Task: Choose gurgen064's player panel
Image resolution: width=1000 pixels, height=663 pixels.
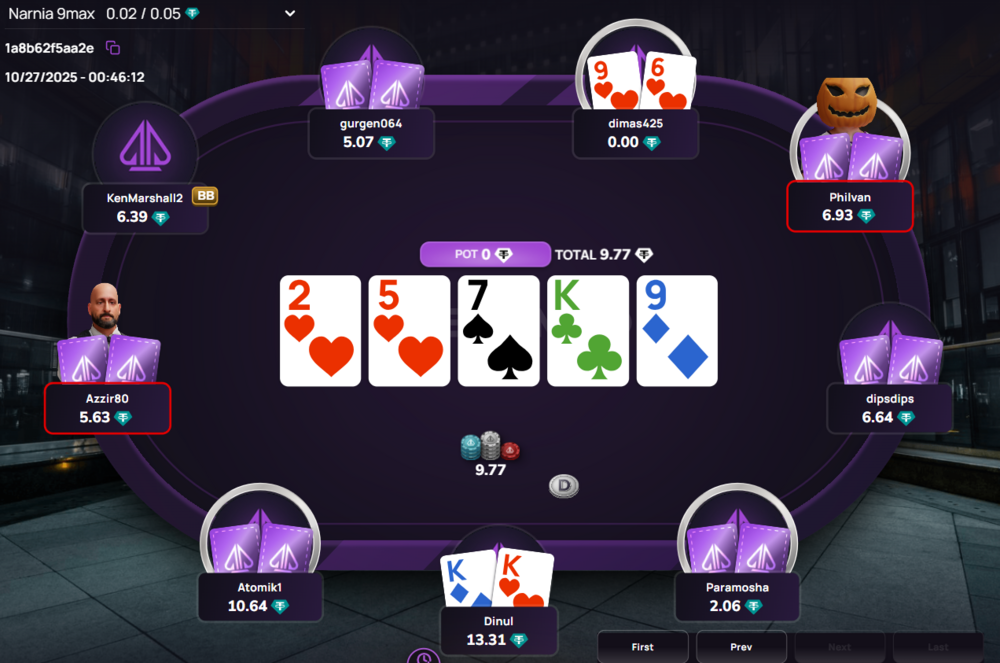Action: pyautogui.click(x=371, y=133)
